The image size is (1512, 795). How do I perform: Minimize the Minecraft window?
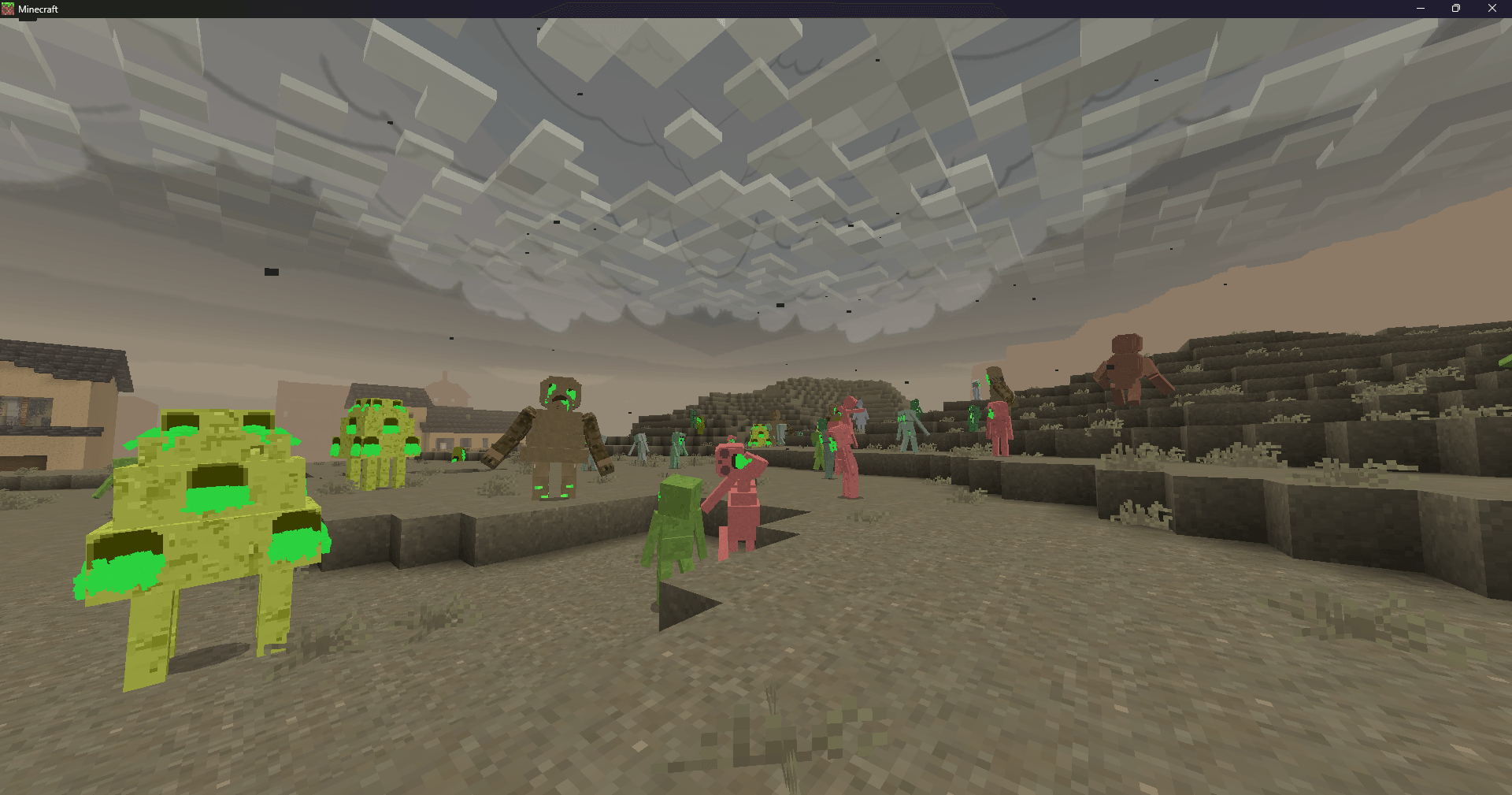tap(1419, 9)
